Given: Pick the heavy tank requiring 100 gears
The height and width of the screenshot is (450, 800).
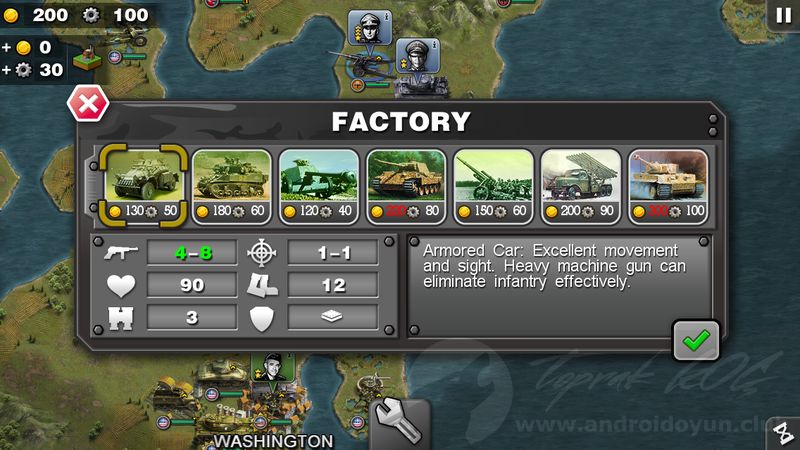Looking at the screenshot, I should coord(667,185).
